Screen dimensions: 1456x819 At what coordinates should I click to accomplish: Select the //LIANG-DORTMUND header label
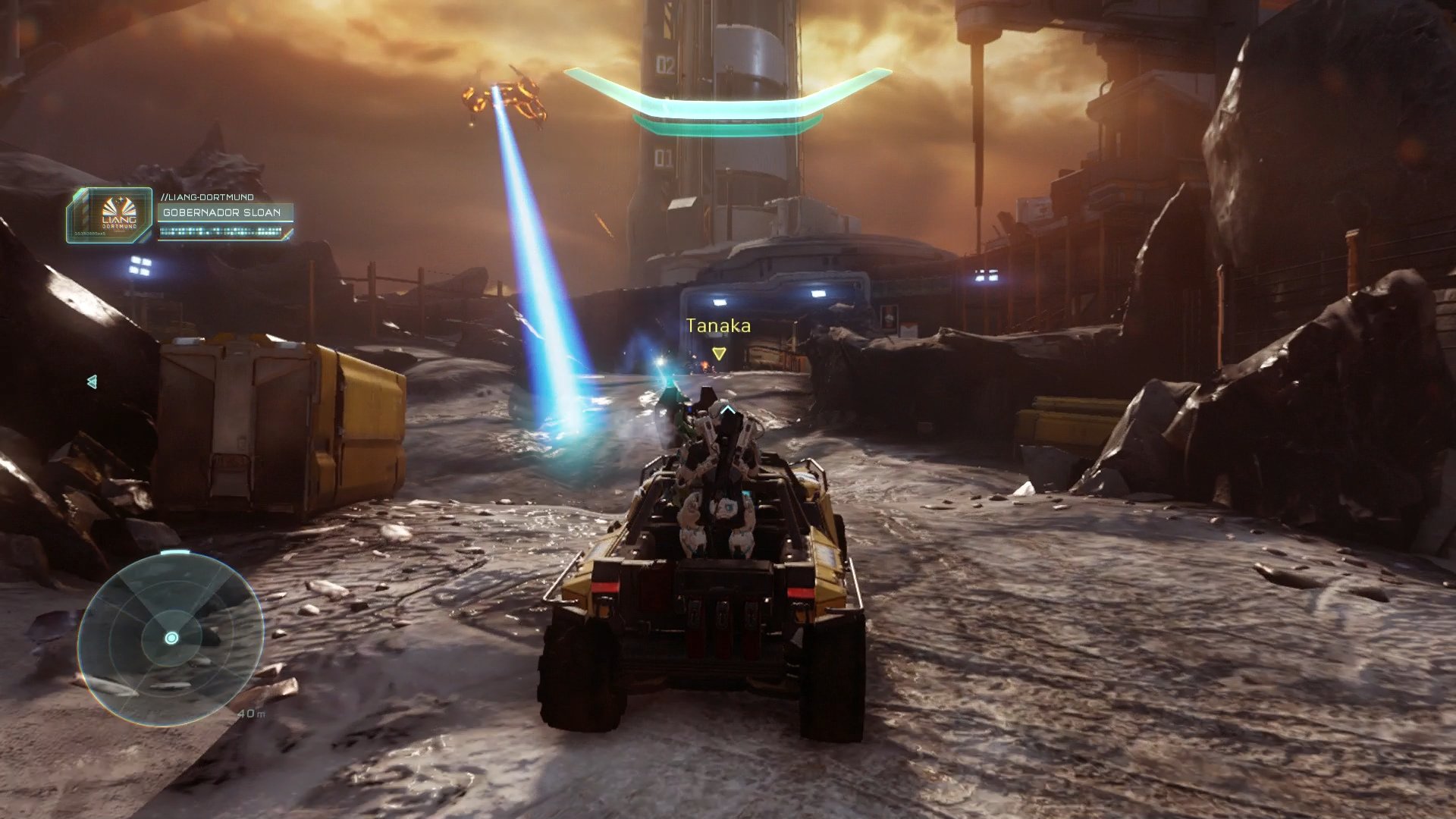tap(207, 197)
